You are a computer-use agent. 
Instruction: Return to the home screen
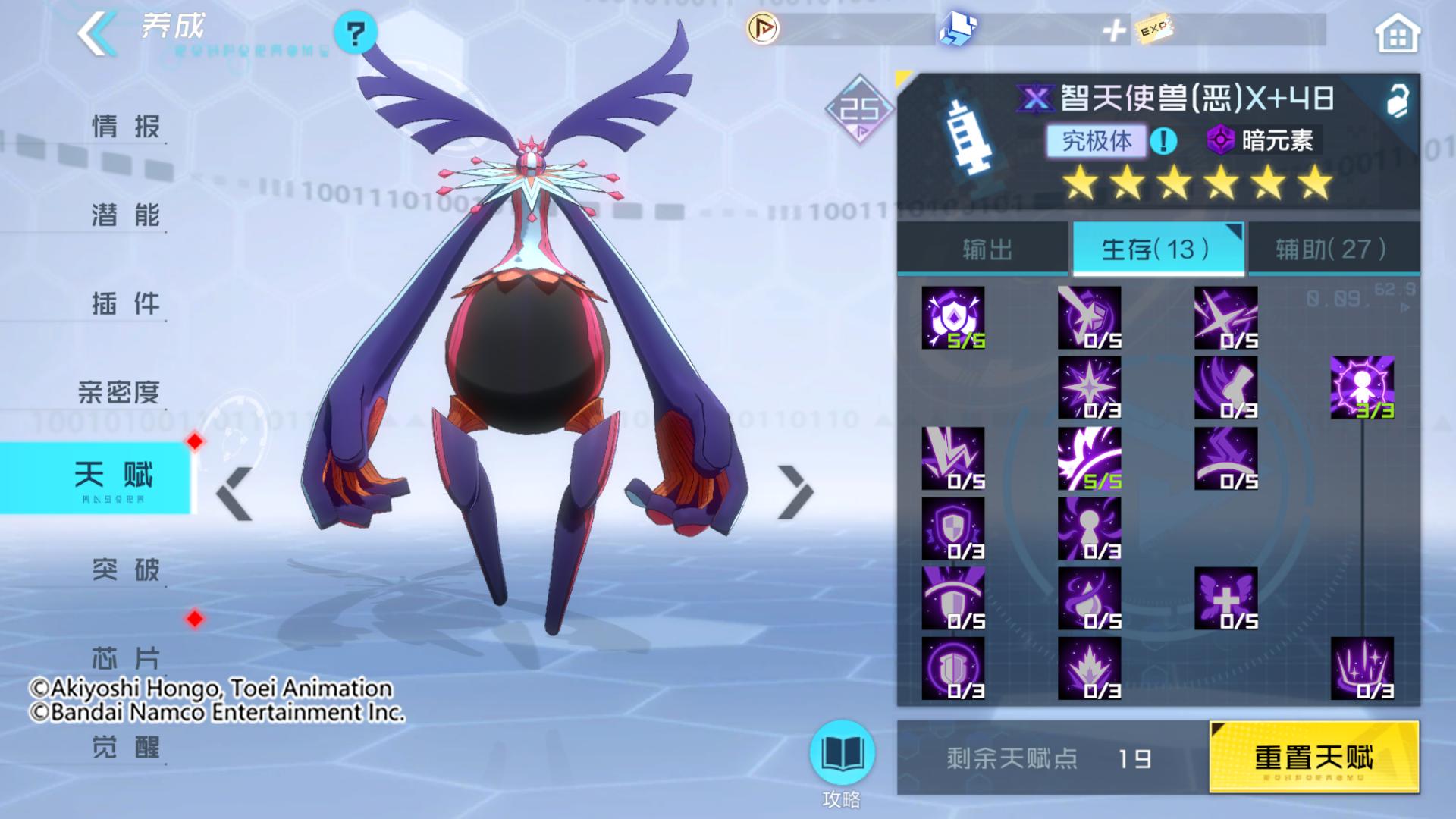coord(1397,34)
